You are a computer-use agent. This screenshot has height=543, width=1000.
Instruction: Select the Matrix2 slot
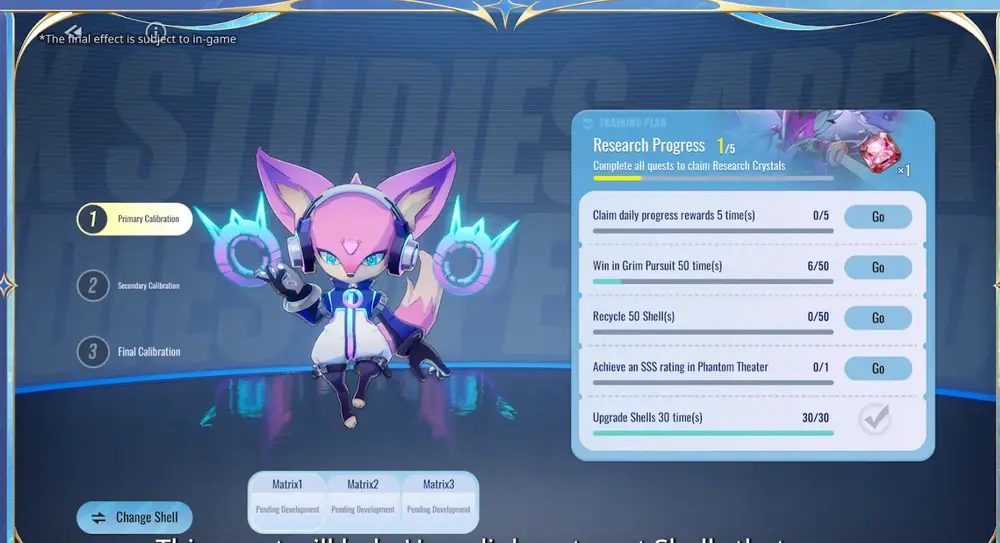[362, 497]
